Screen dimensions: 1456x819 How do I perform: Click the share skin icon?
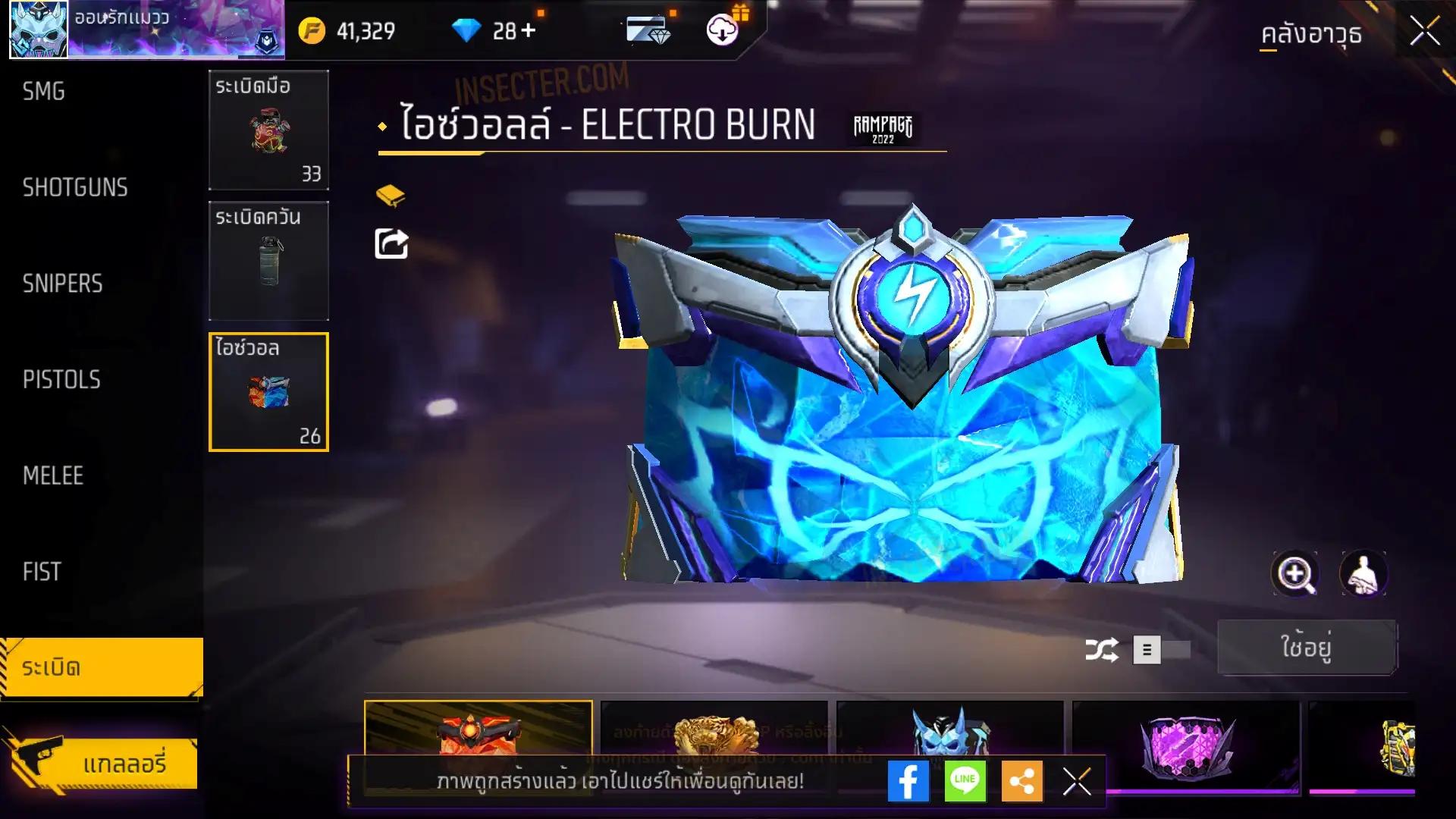tap(391, 243)
